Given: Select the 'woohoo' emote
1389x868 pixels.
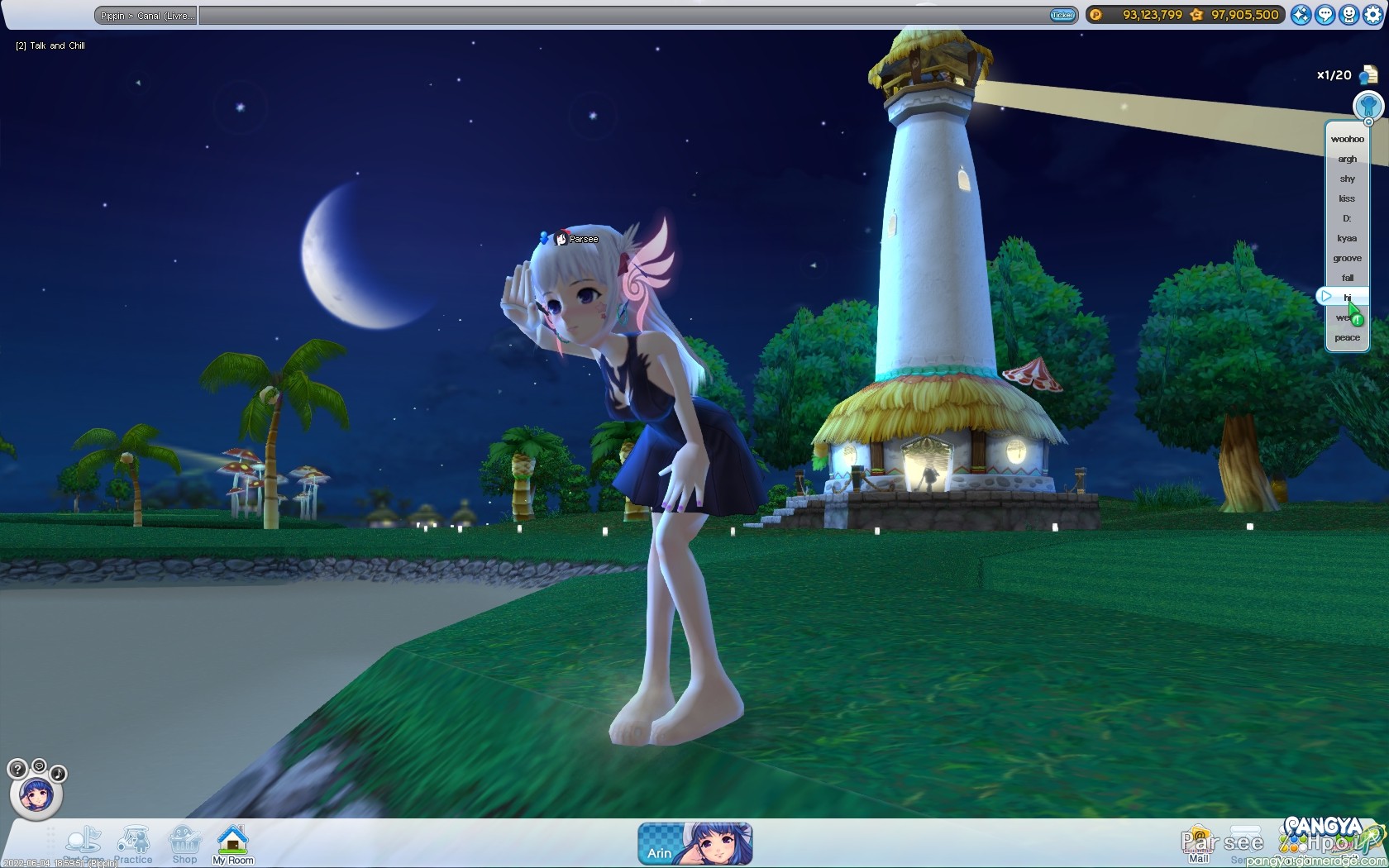Looking at the screenshot, I should coord(1347,139).
